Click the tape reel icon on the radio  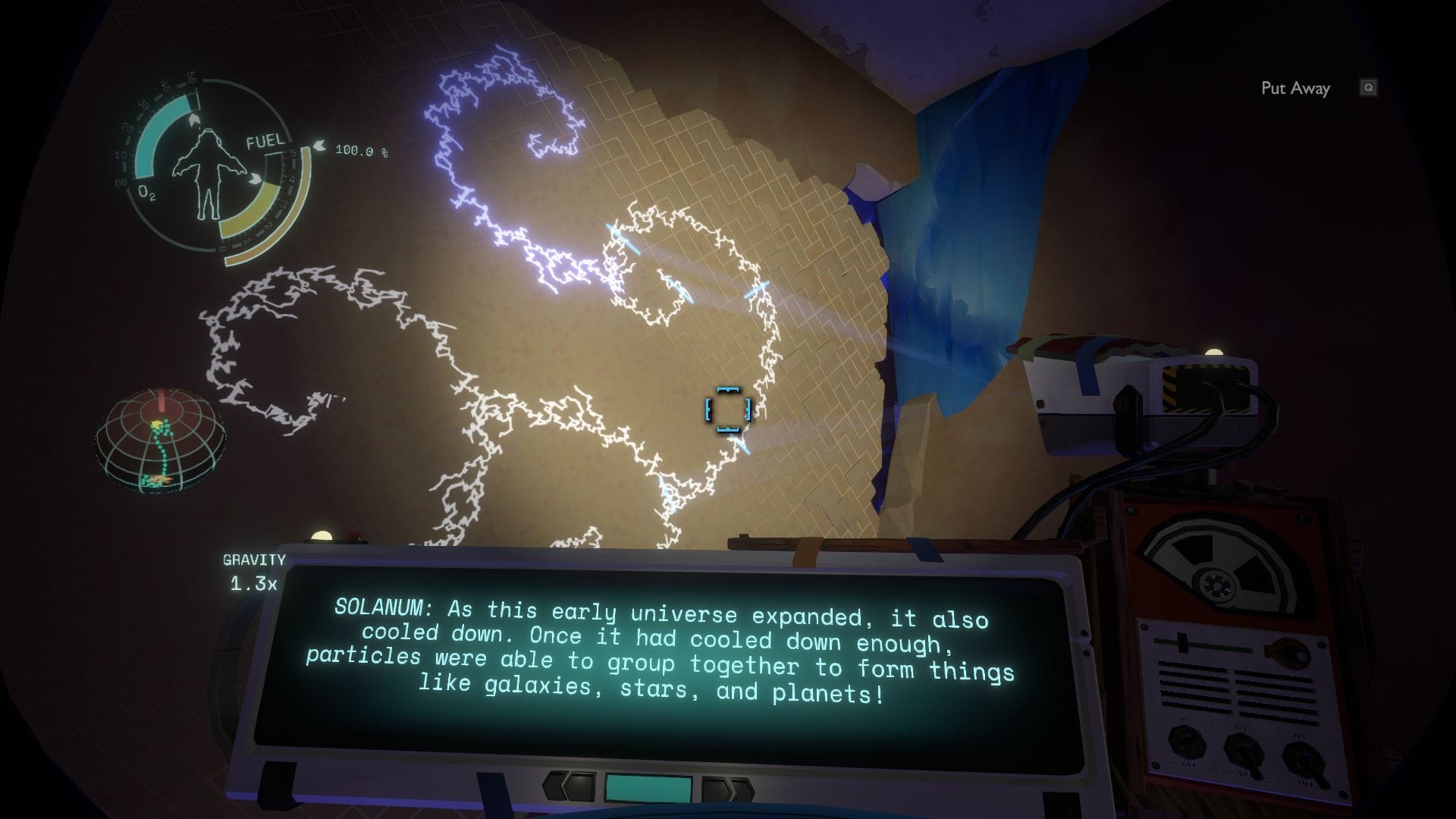[1217, 584]
